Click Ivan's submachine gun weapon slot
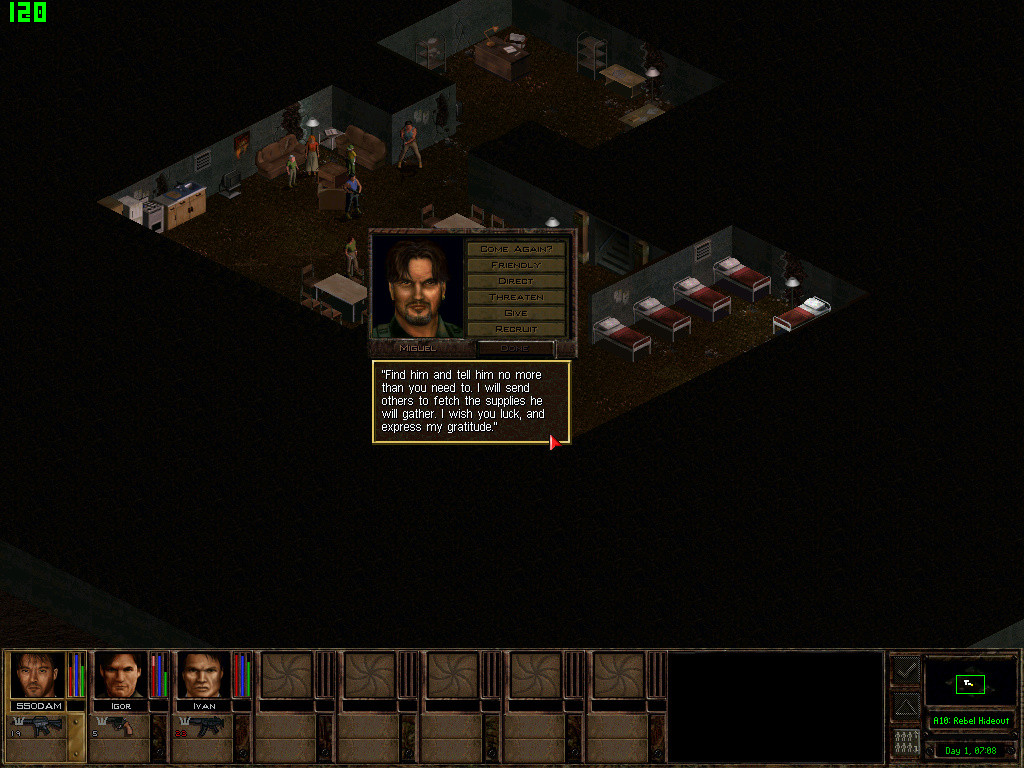Image resolution: width=1024 pixels, height=768 pixels. coord(206,727)
